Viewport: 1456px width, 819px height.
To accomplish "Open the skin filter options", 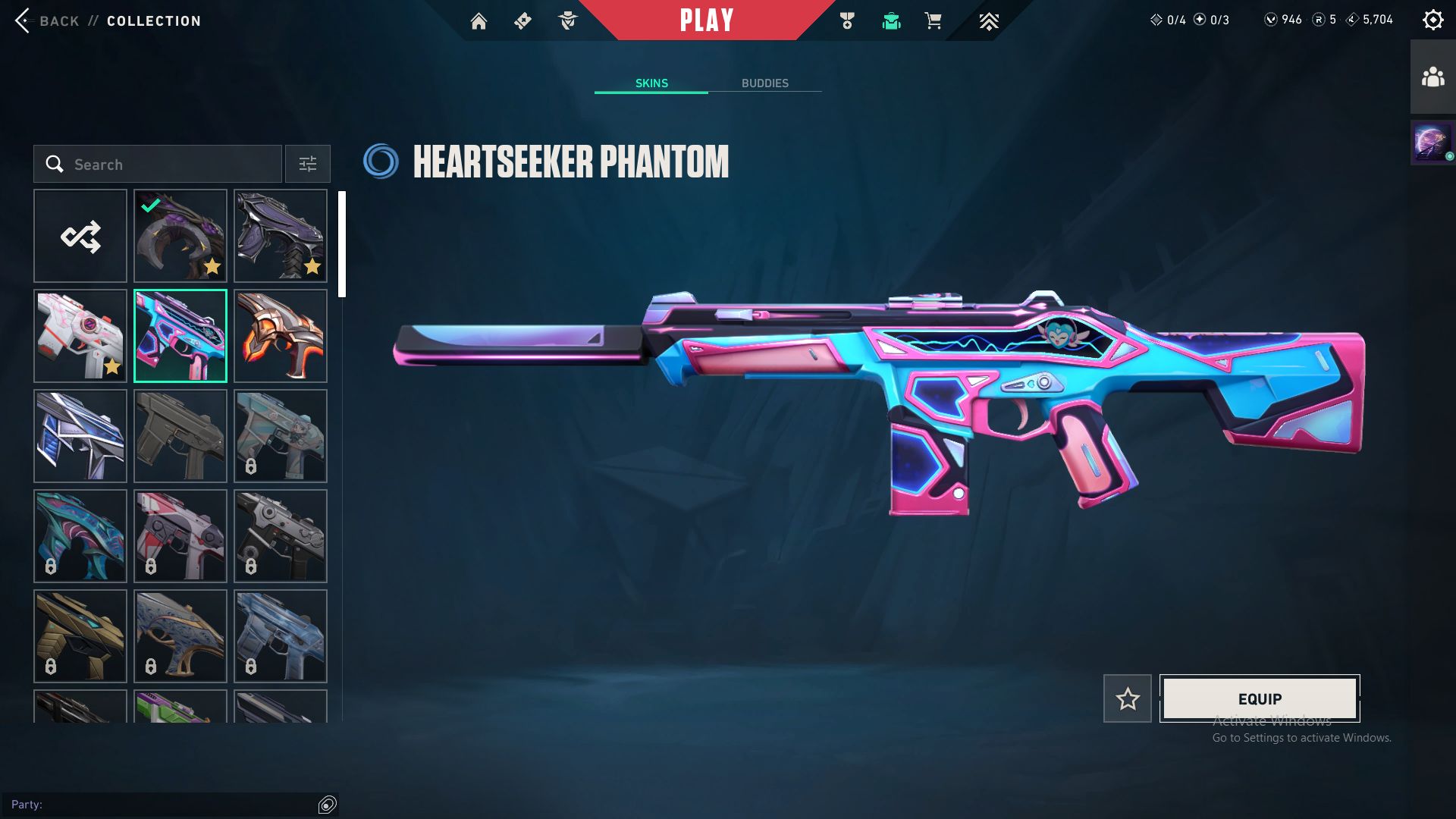I will 307,165.
